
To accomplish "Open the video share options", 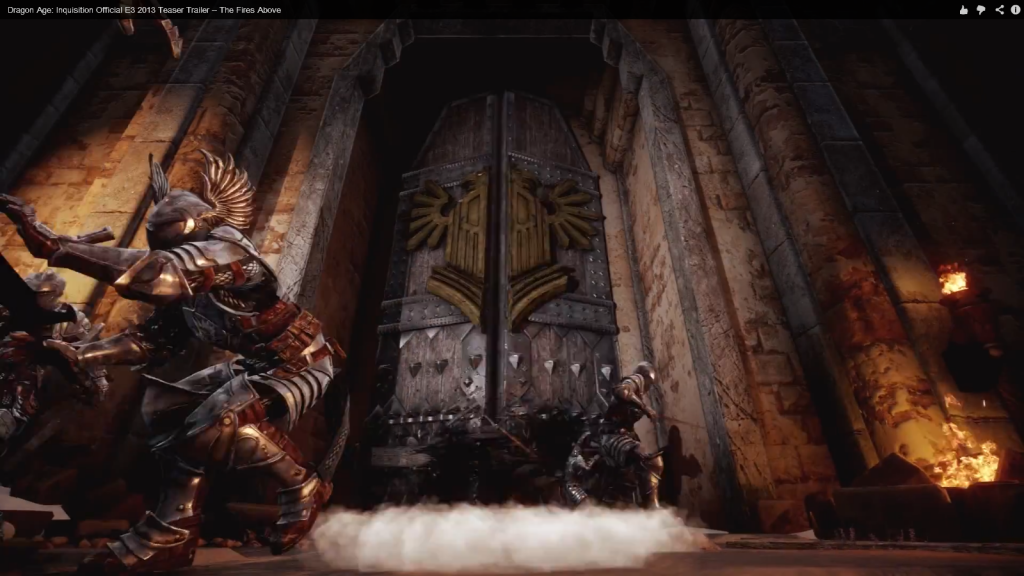I will pyautogui.click(x=999, y=10).
